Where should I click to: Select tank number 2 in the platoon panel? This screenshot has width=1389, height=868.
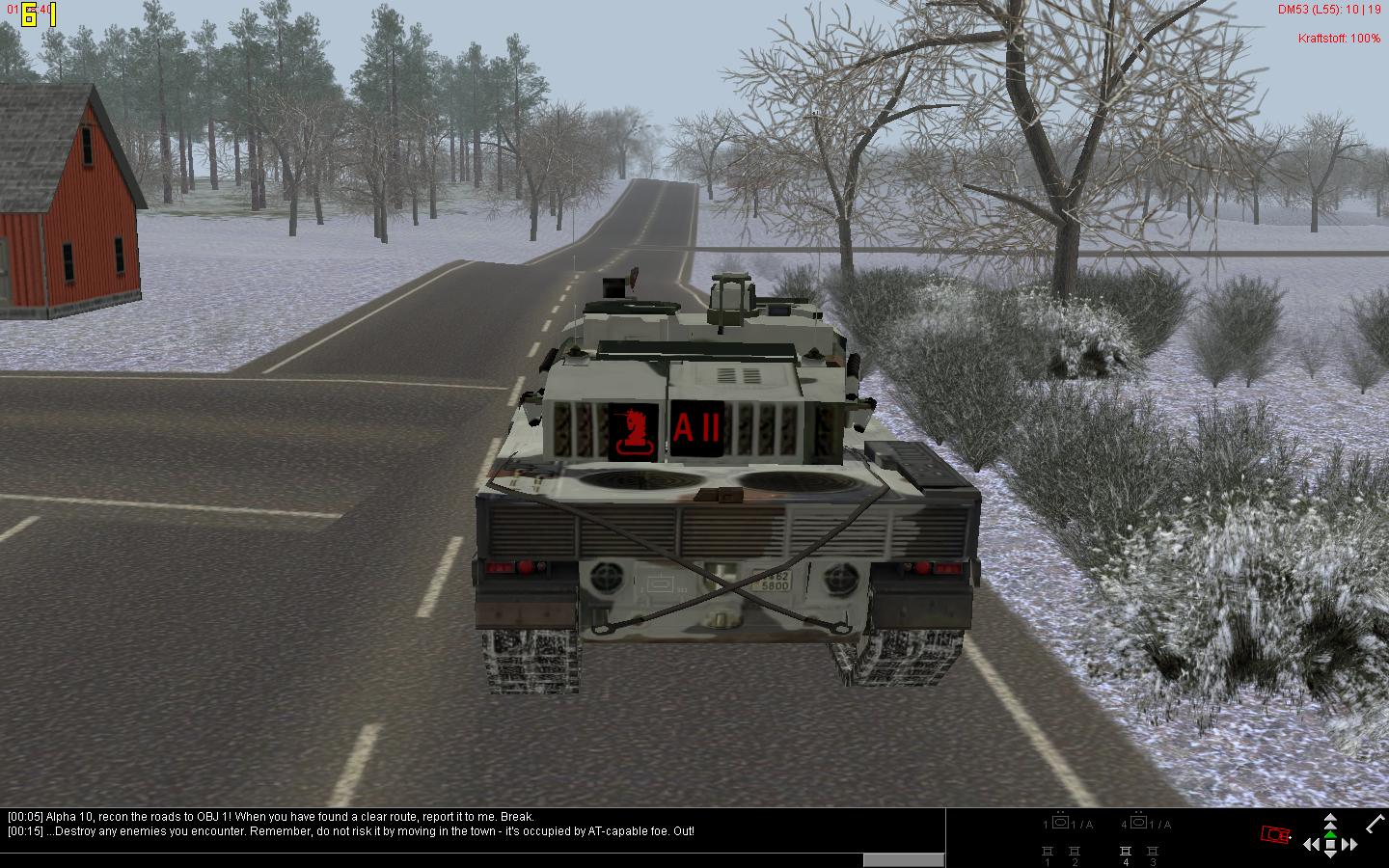[x=1075, y=852]
